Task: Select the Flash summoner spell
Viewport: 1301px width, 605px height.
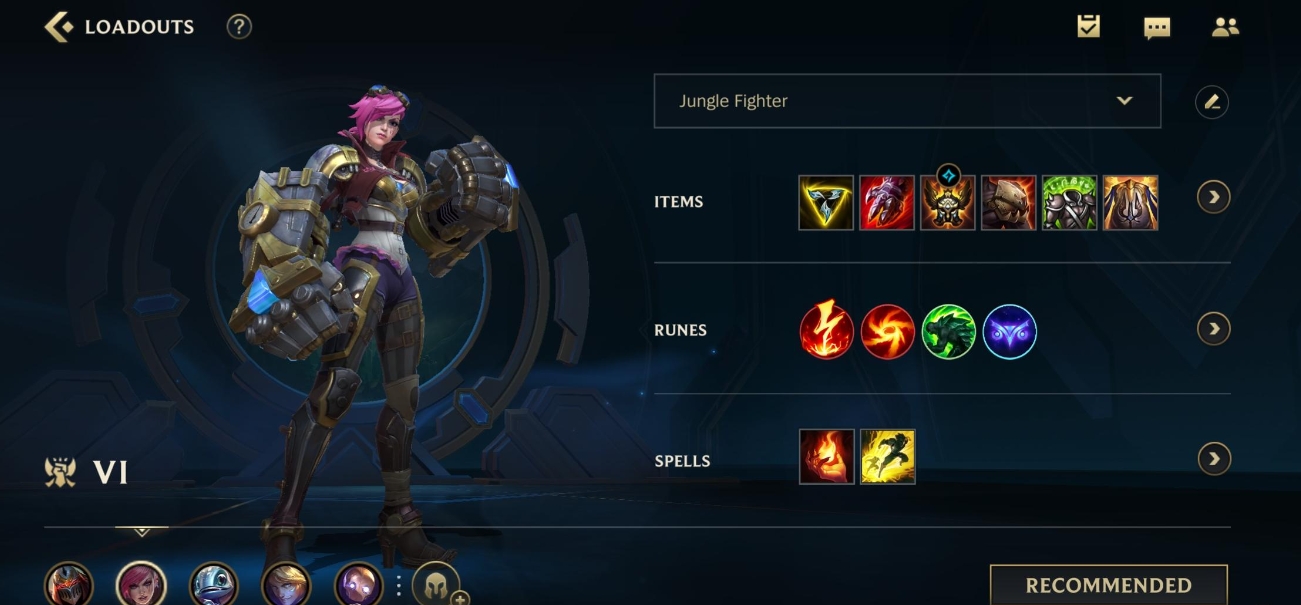Action: coord(888,457)
